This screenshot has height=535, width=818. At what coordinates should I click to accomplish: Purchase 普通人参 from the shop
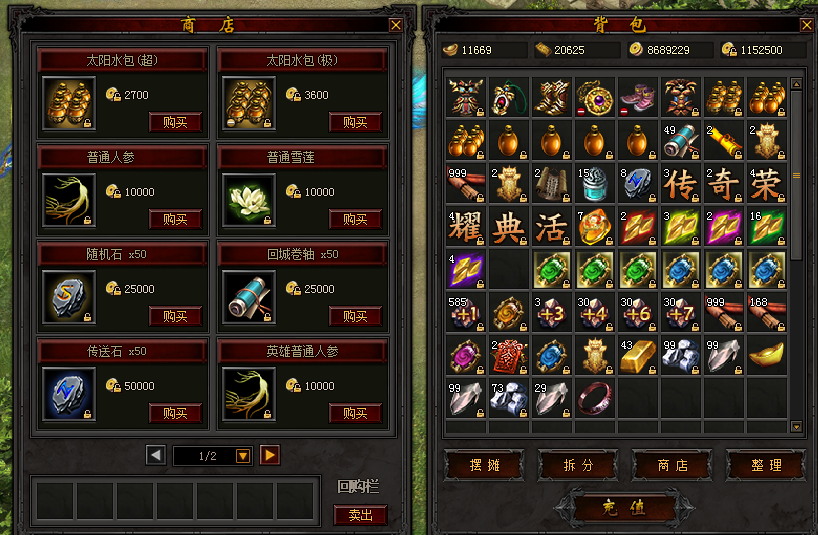click(175, 219)
